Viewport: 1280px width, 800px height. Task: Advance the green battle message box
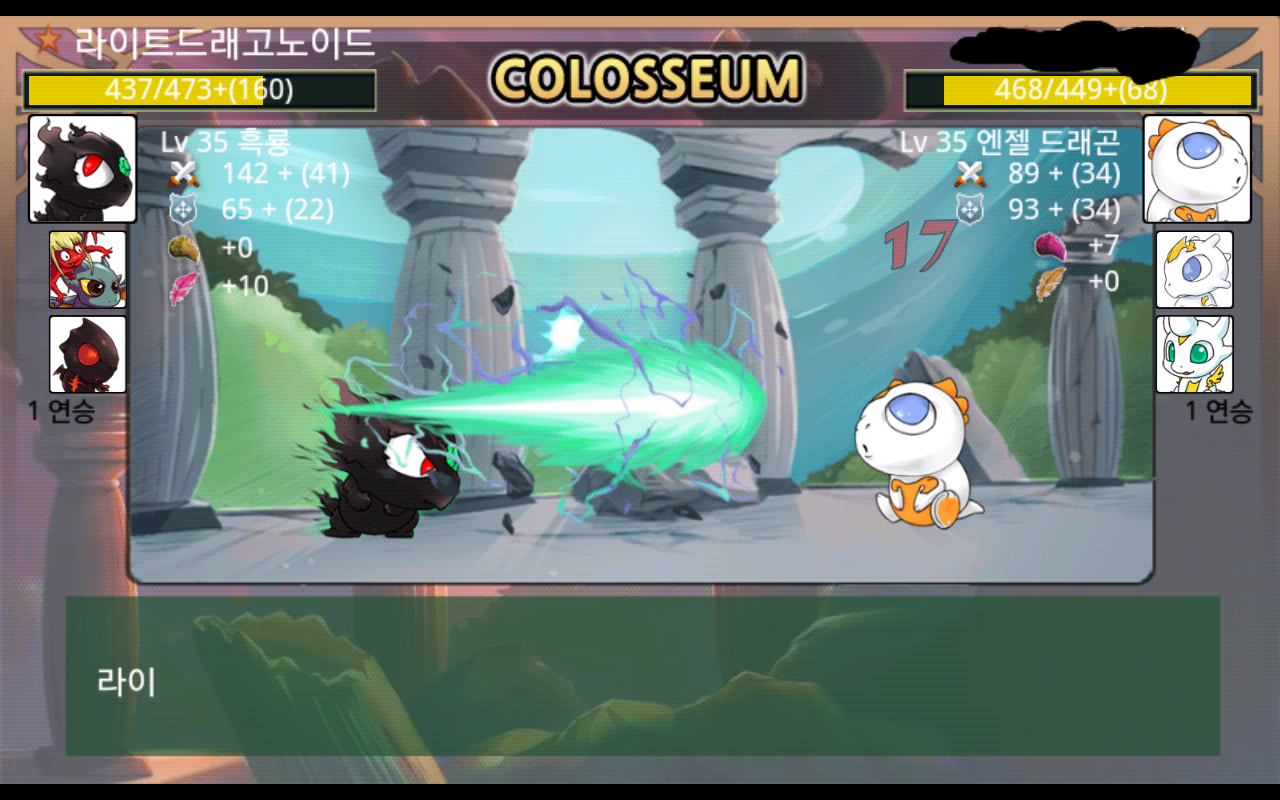point(642,676)
